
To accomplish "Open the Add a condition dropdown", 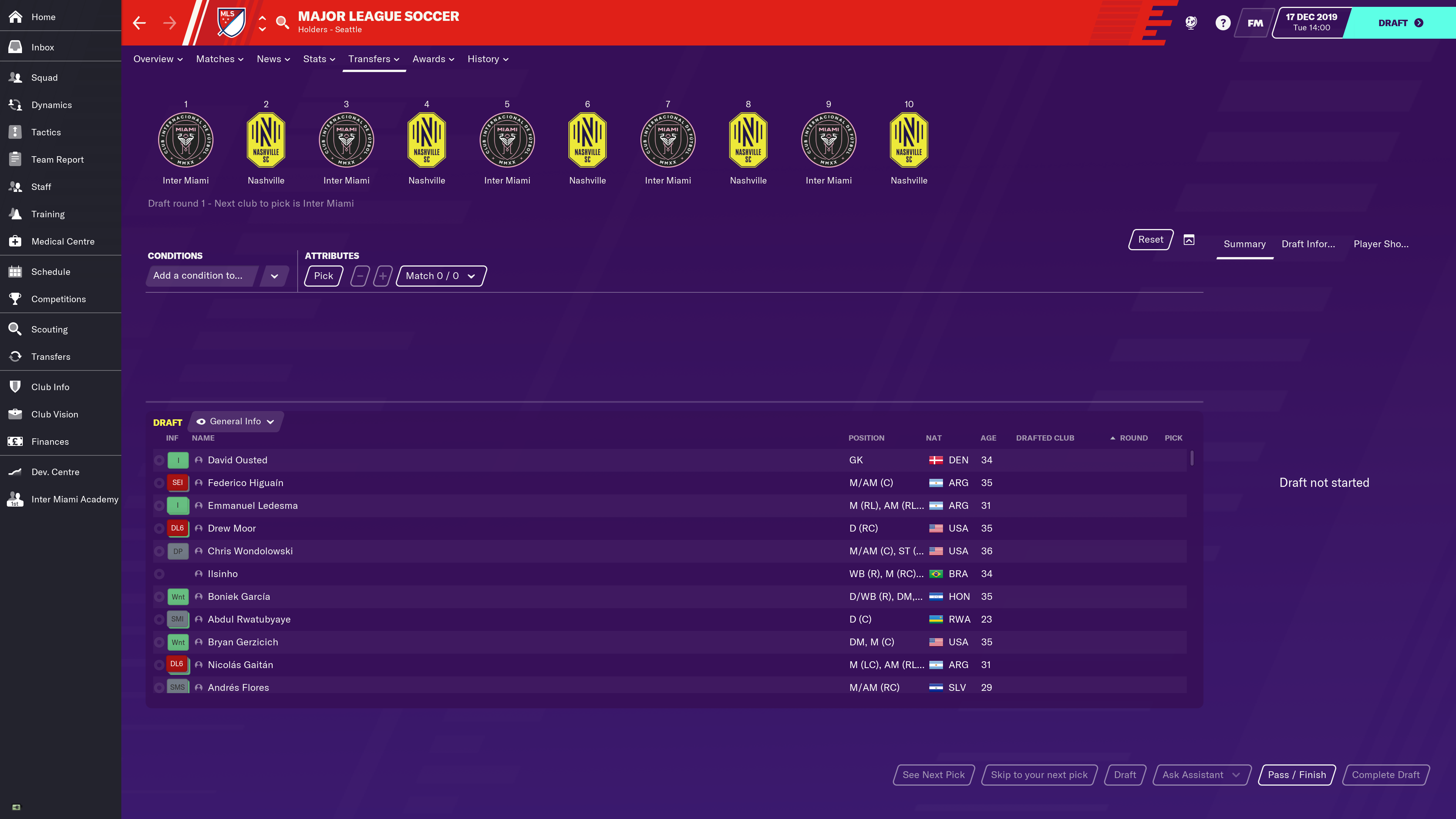I will tap(217, 276).
